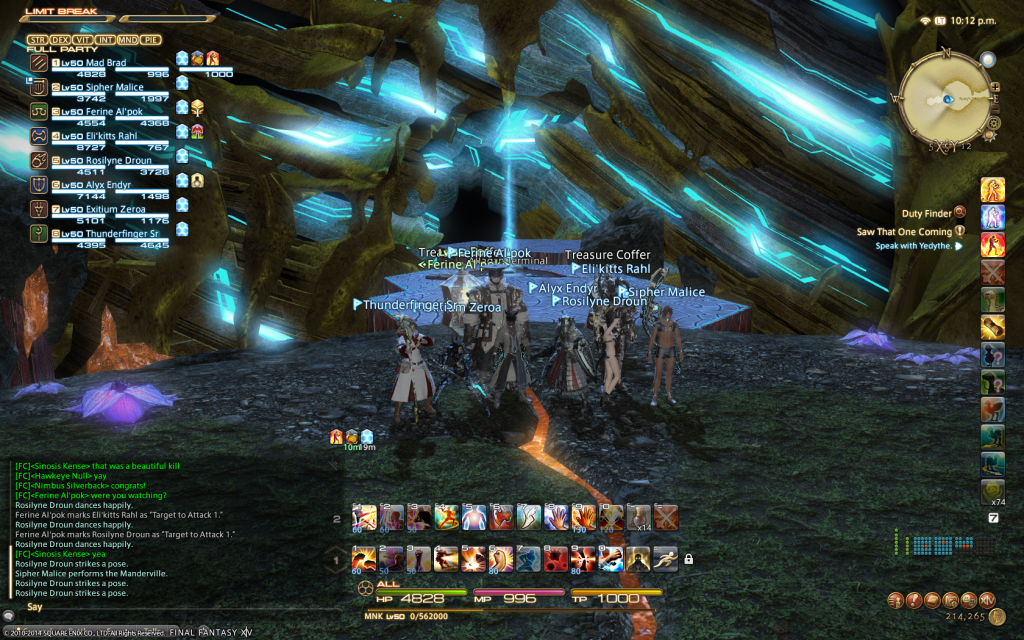Open the Saw That One Coming quest
This screenshot has width=1024, height=640.
pyautogui.click(x=903, y=231)
